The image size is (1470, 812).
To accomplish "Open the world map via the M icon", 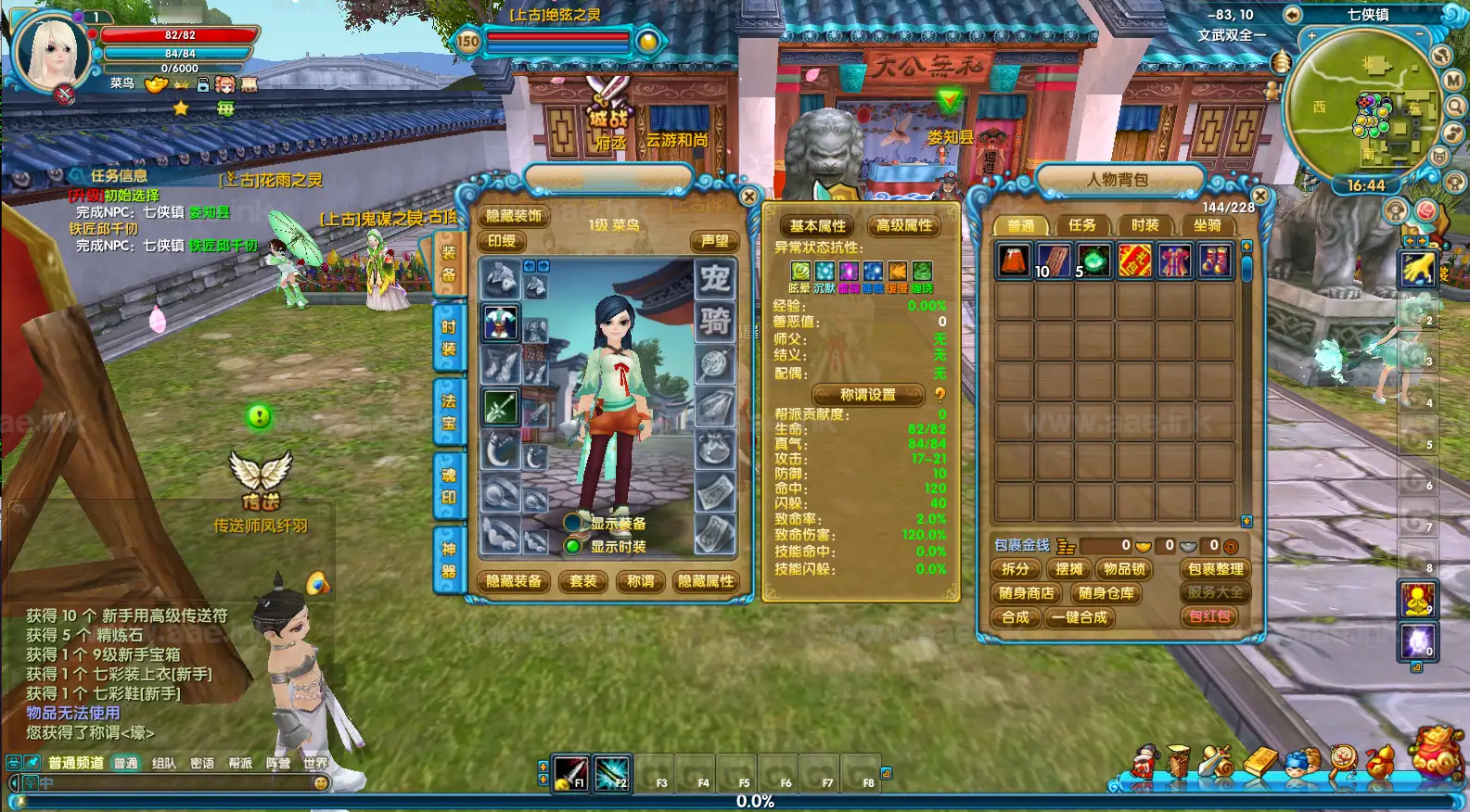I will (x=1453, y=80).
